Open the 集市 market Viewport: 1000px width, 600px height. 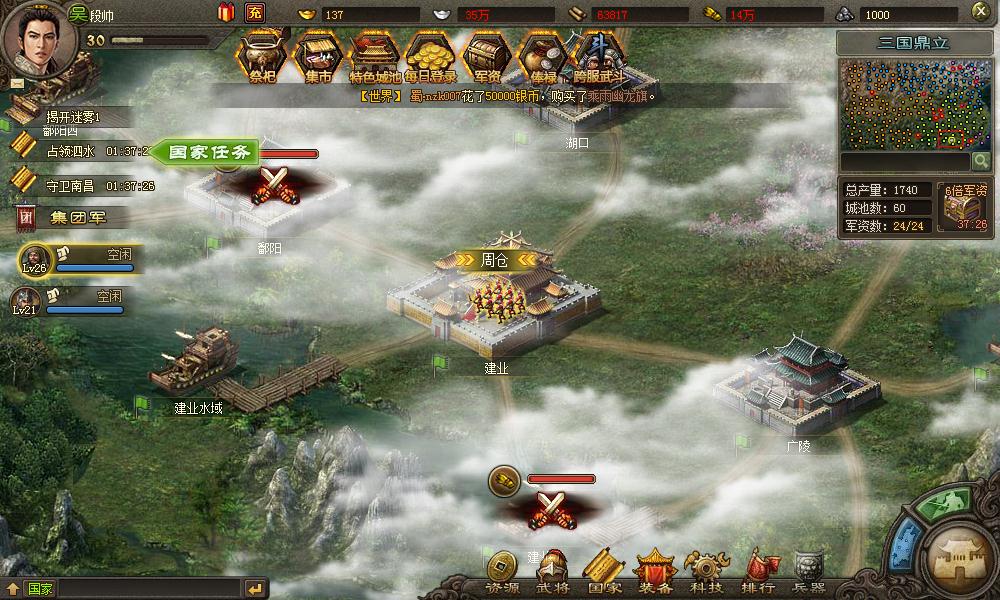pyautogui.click(x=318, y=56)
